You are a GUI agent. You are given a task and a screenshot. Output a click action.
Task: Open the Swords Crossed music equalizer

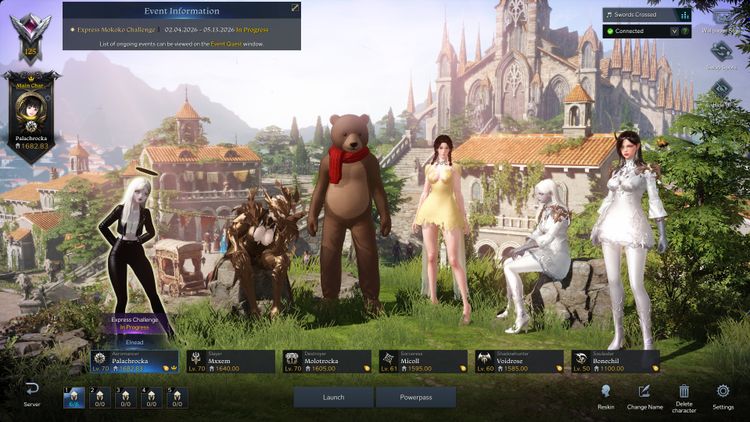tap(684, 15)
